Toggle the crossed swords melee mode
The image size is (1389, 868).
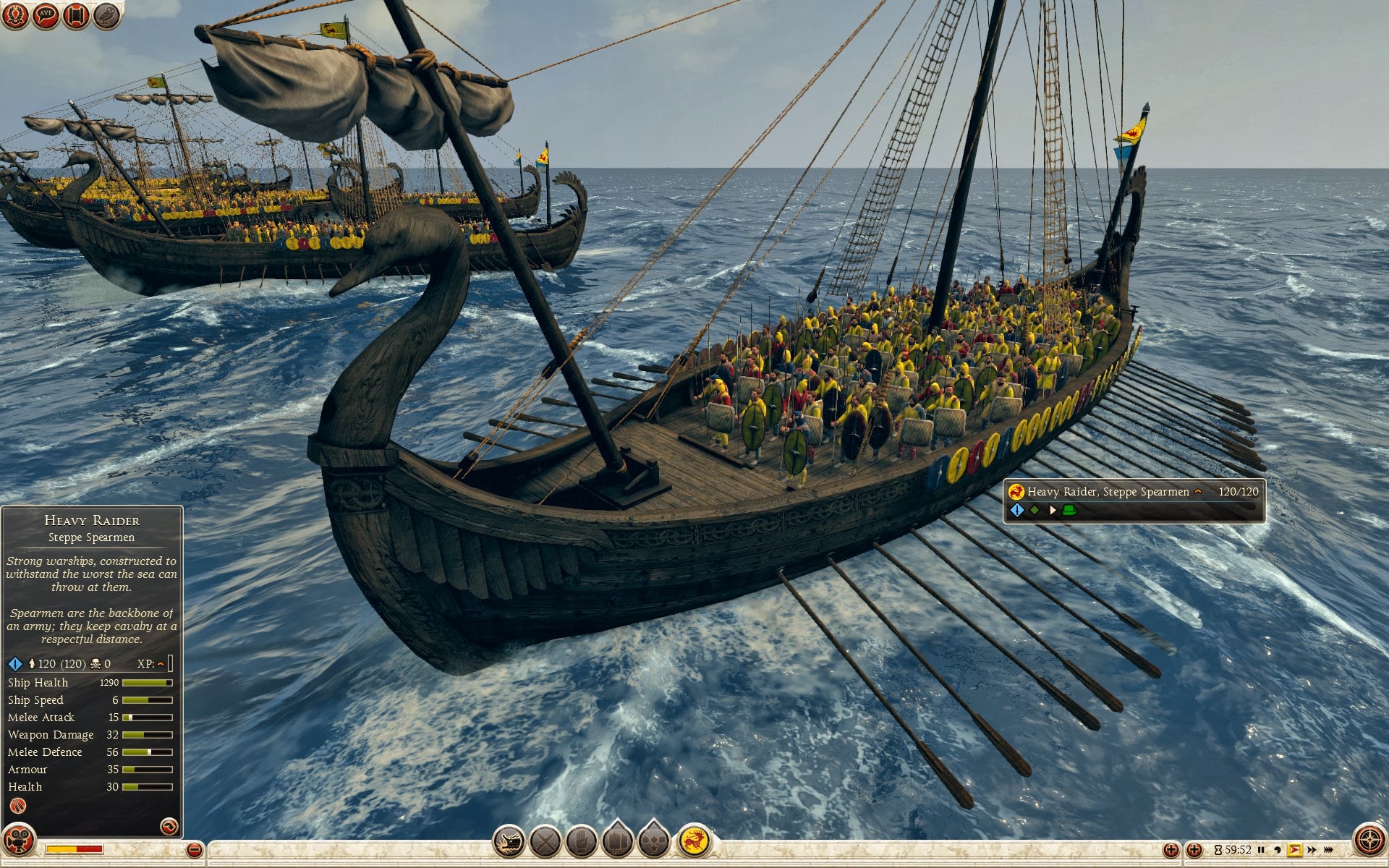pyautogui.click(x=545, y=842)
